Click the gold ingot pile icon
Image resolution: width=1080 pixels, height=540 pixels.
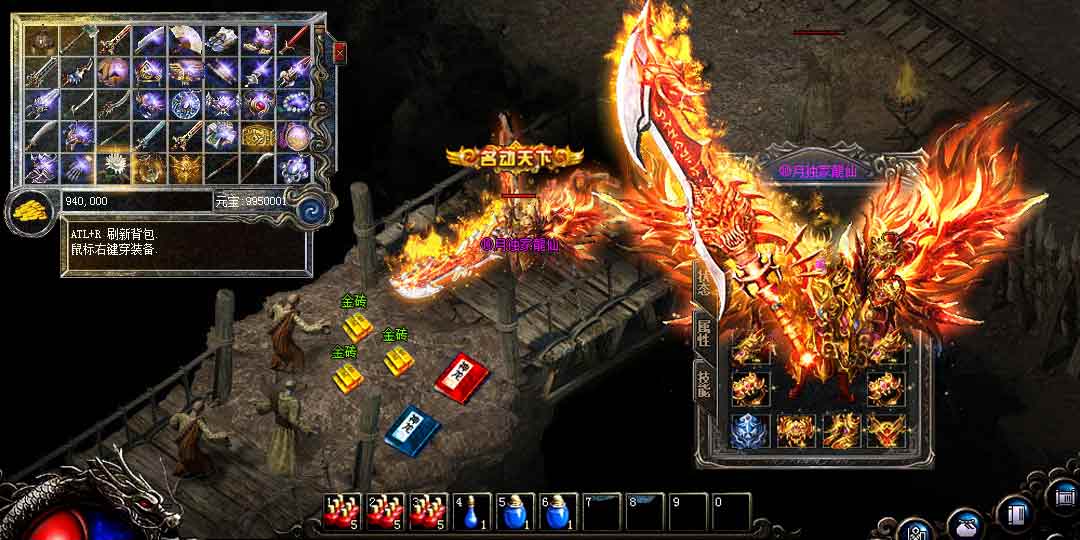(x=29, y=211)
